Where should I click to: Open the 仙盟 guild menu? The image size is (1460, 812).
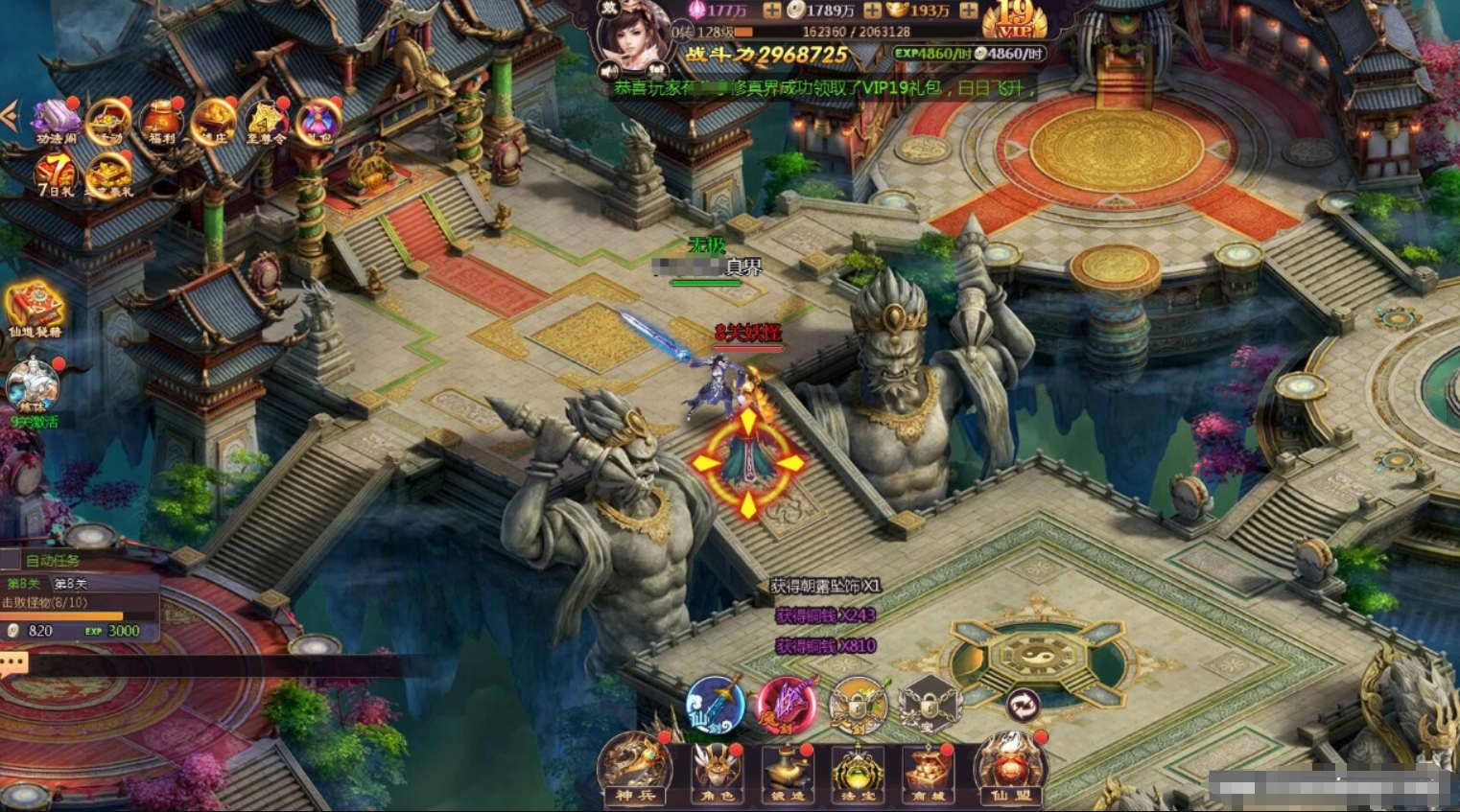pos(1009,768)
